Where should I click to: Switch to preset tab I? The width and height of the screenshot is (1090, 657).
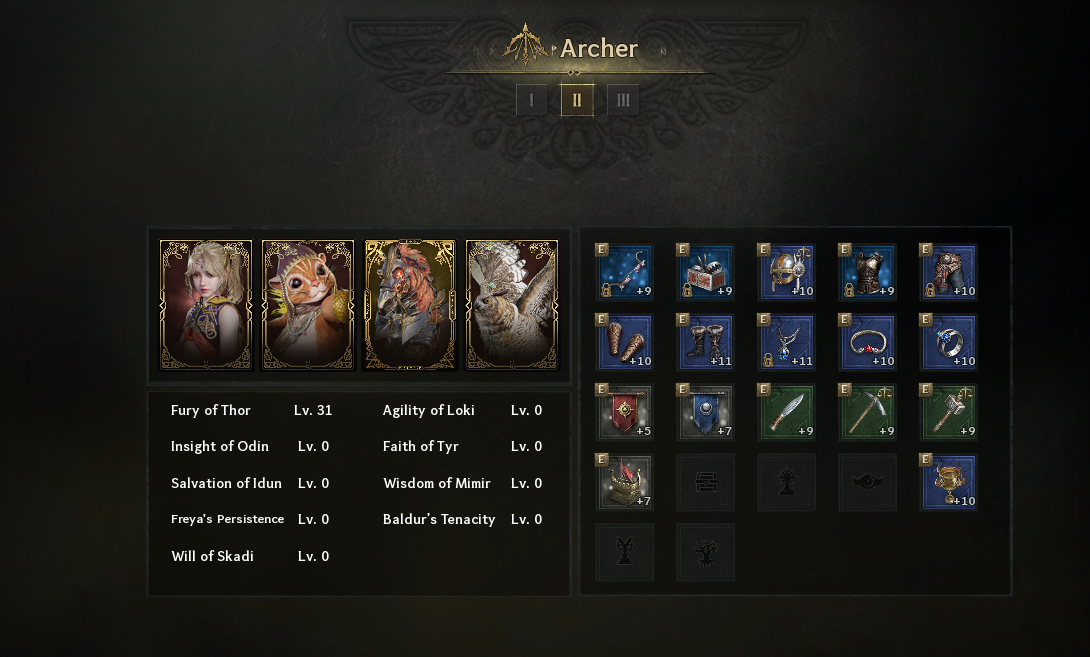click(531, 100)
